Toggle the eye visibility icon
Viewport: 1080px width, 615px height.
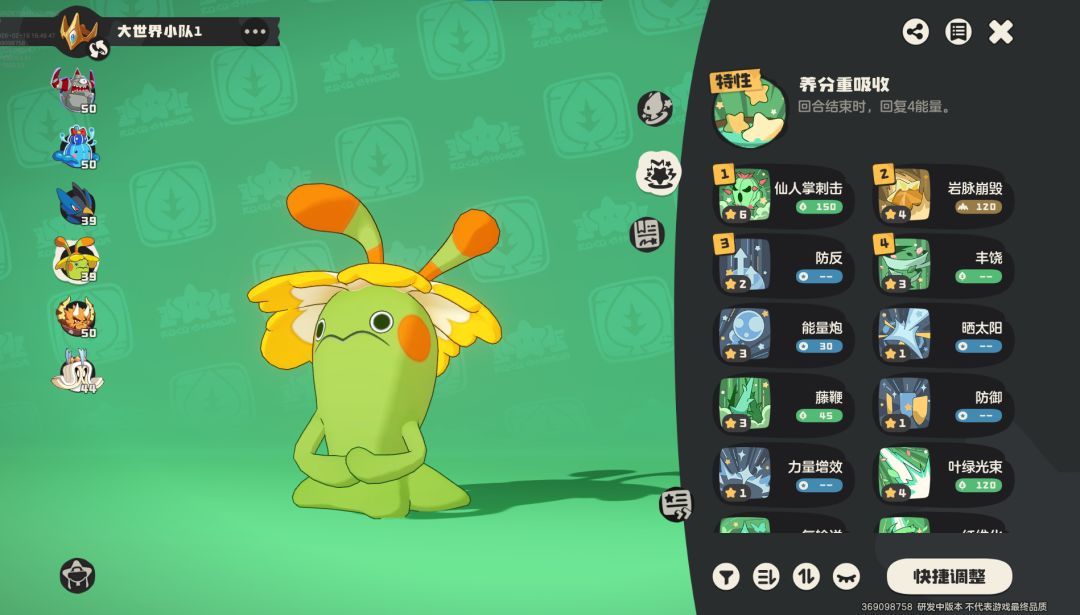[x=846, y=576]
